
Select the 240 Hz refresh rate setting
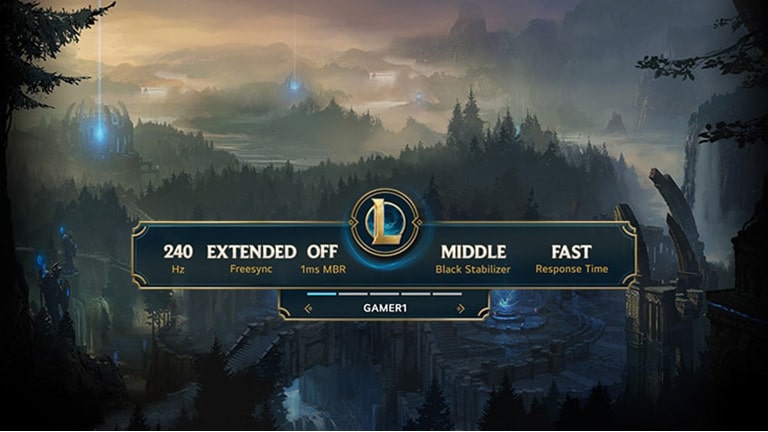point(178,257)
